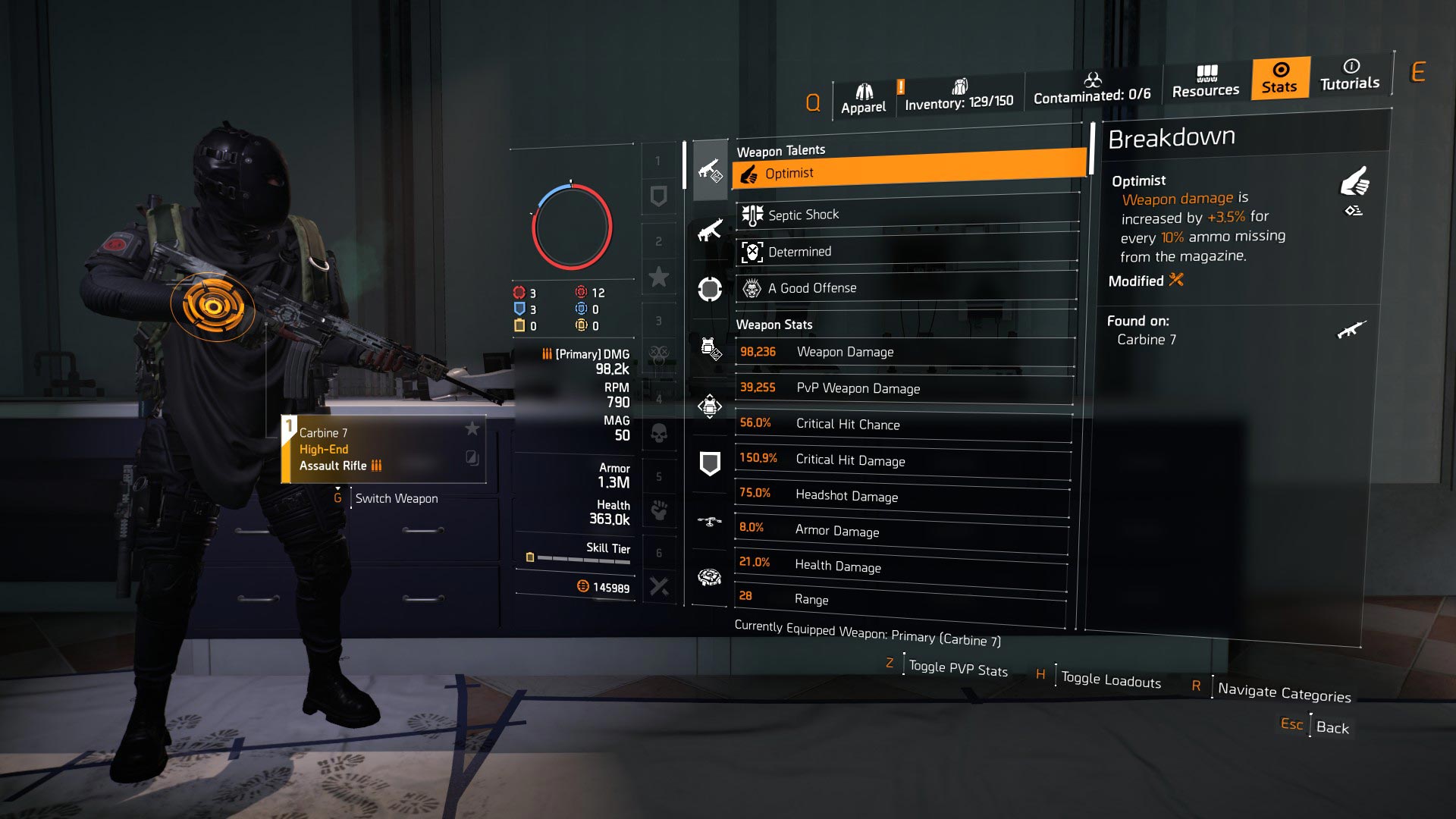Click the Skill Tier progress bar
The image size is (1456, 819).
coord(584,559)
